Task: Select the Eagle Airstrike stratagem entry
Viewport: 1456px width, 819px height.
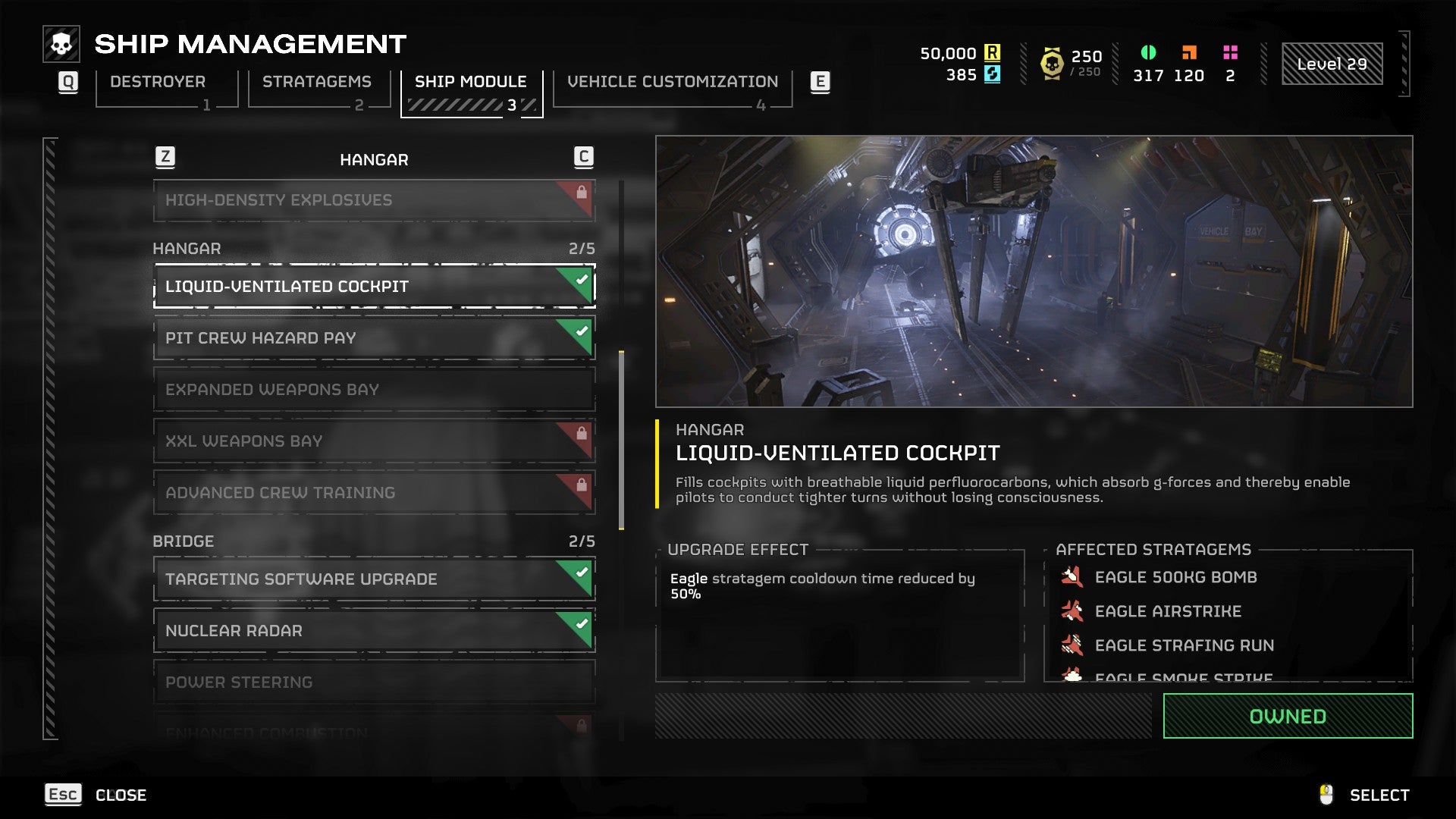Action: (1167, 611)
